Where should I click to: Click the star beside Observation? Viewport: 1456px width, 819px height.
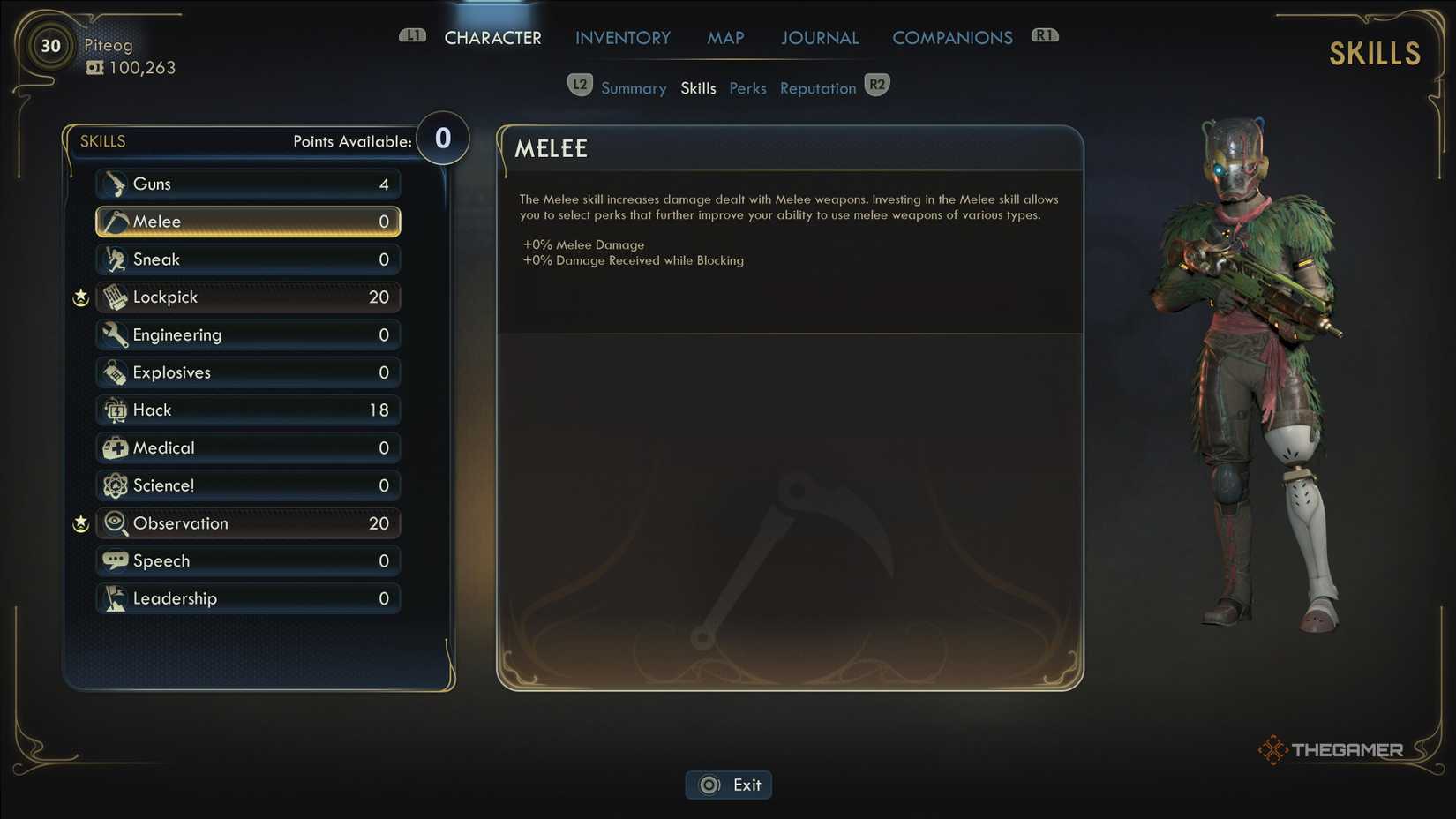(x=80, y=522)
